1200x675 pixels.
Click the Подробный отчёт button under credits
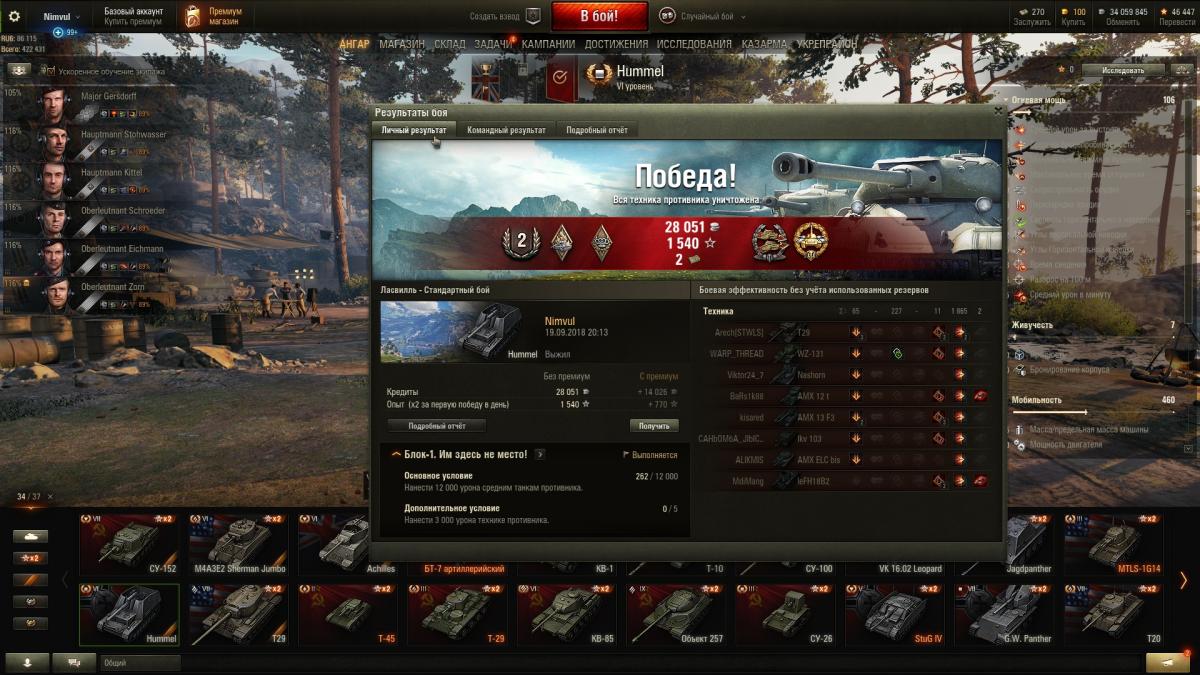click(x=436, y=425)
